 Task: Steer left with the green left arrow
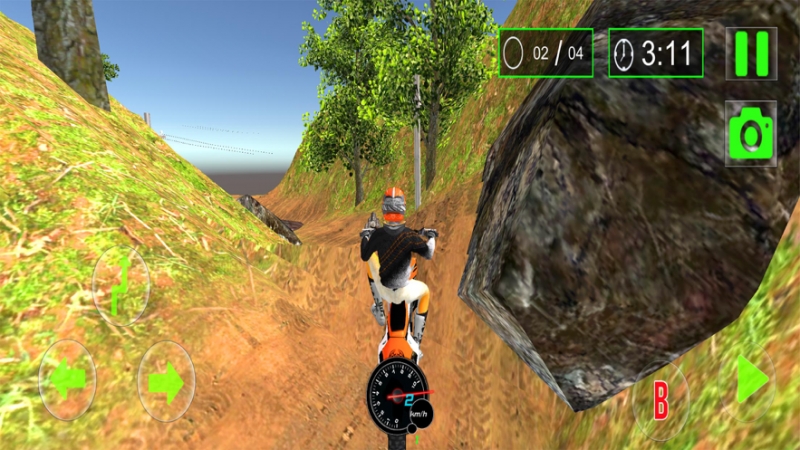pyautogui.click(x=67, y=380)
